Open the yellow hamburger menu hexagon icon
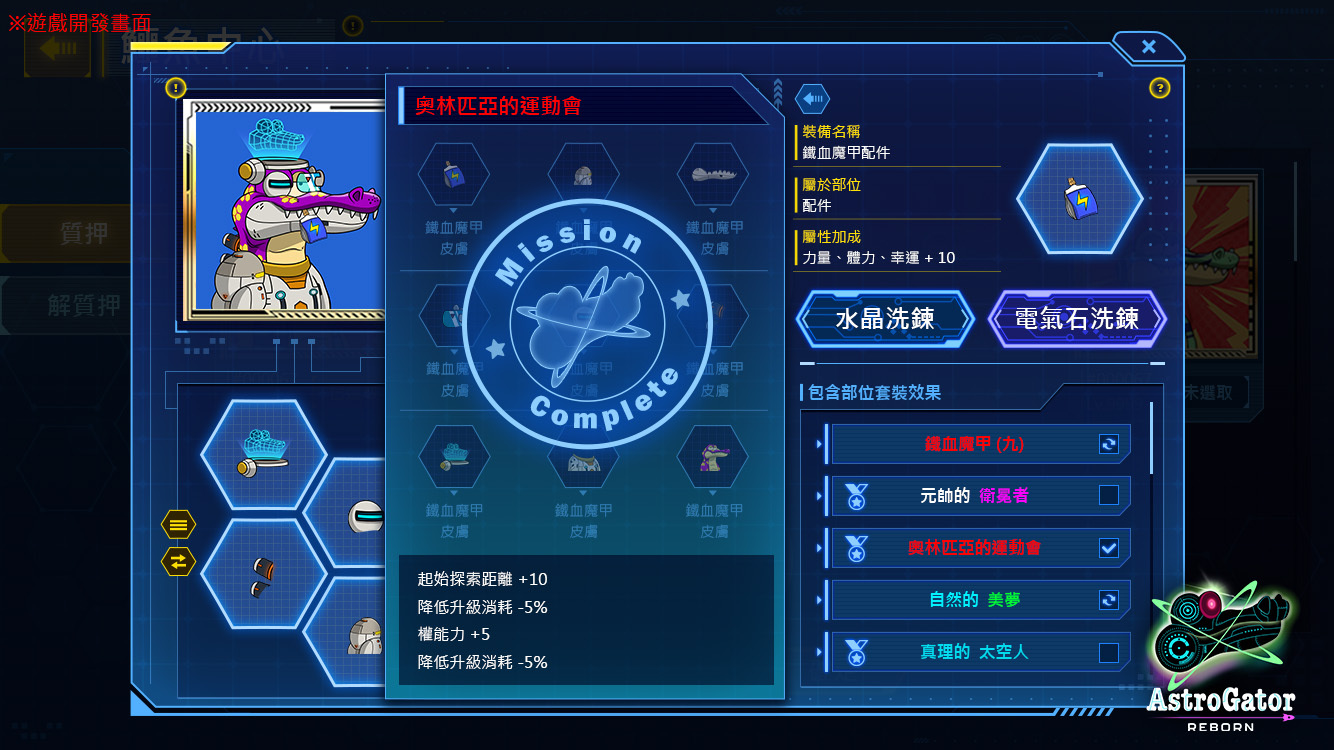Viewport: 1334px width, 750px height. click(x=177, y=524)
